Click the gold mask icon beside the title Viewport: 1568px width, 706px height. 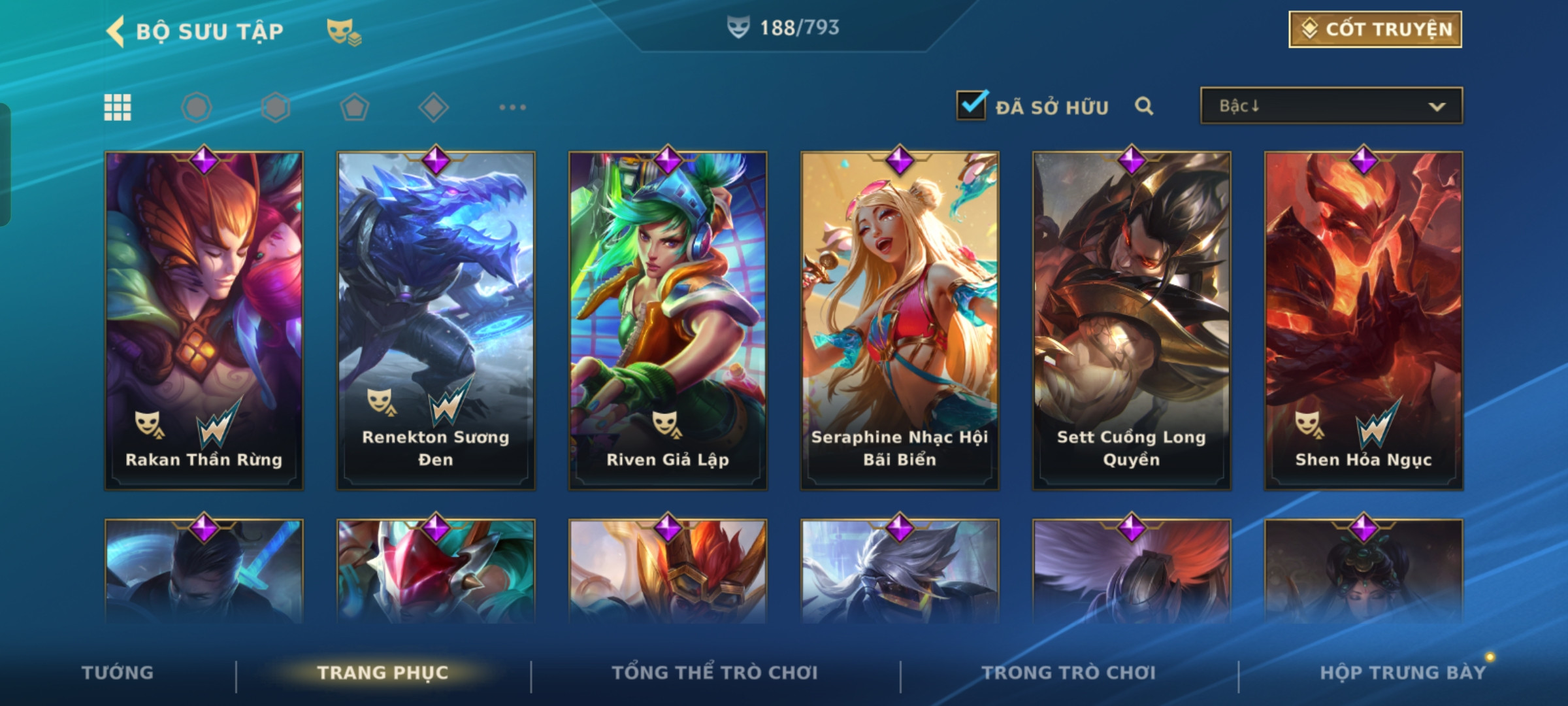tap(344, 31)
